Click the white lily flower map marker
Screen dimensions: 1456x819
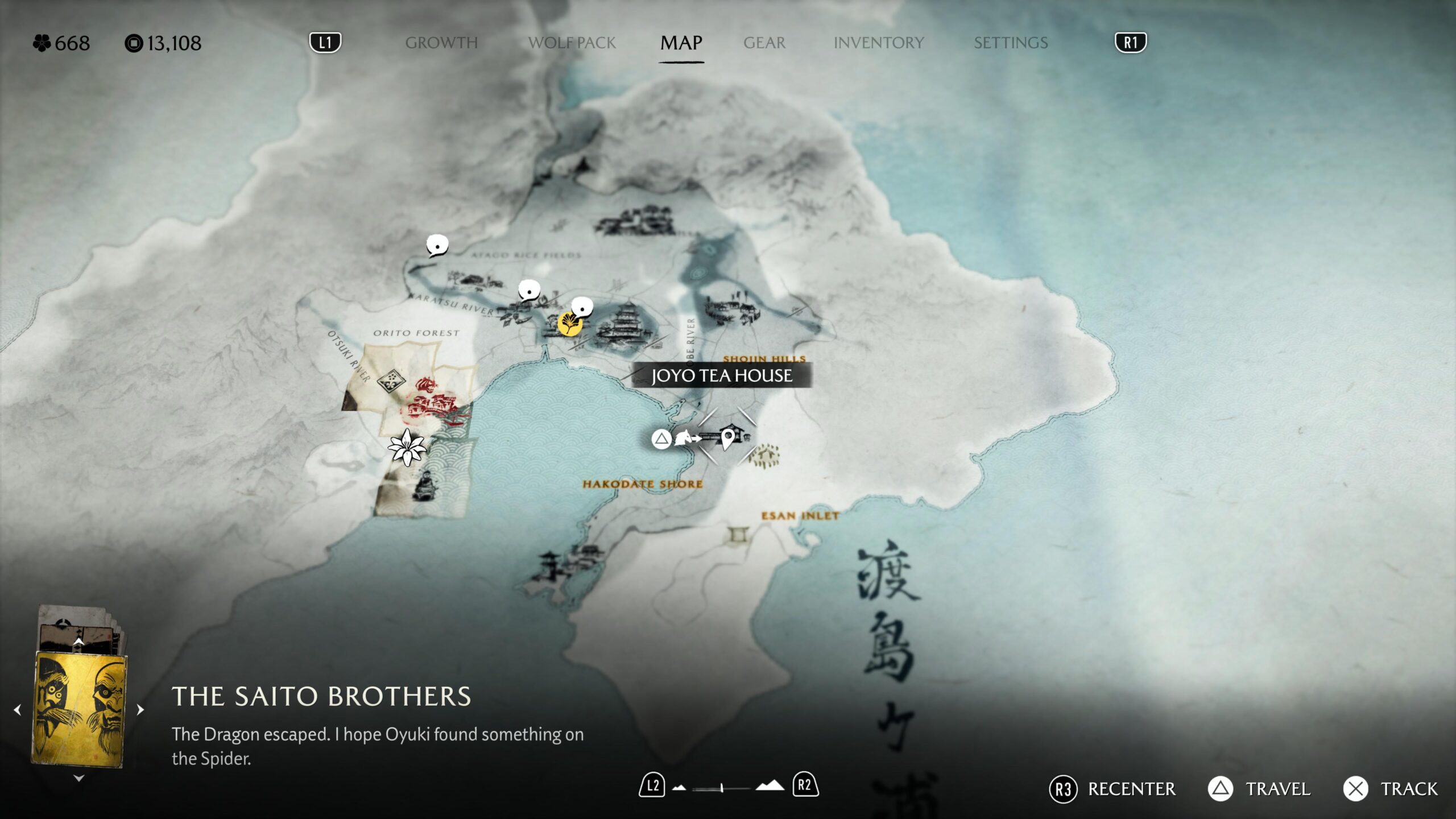(x=407, y=447)
